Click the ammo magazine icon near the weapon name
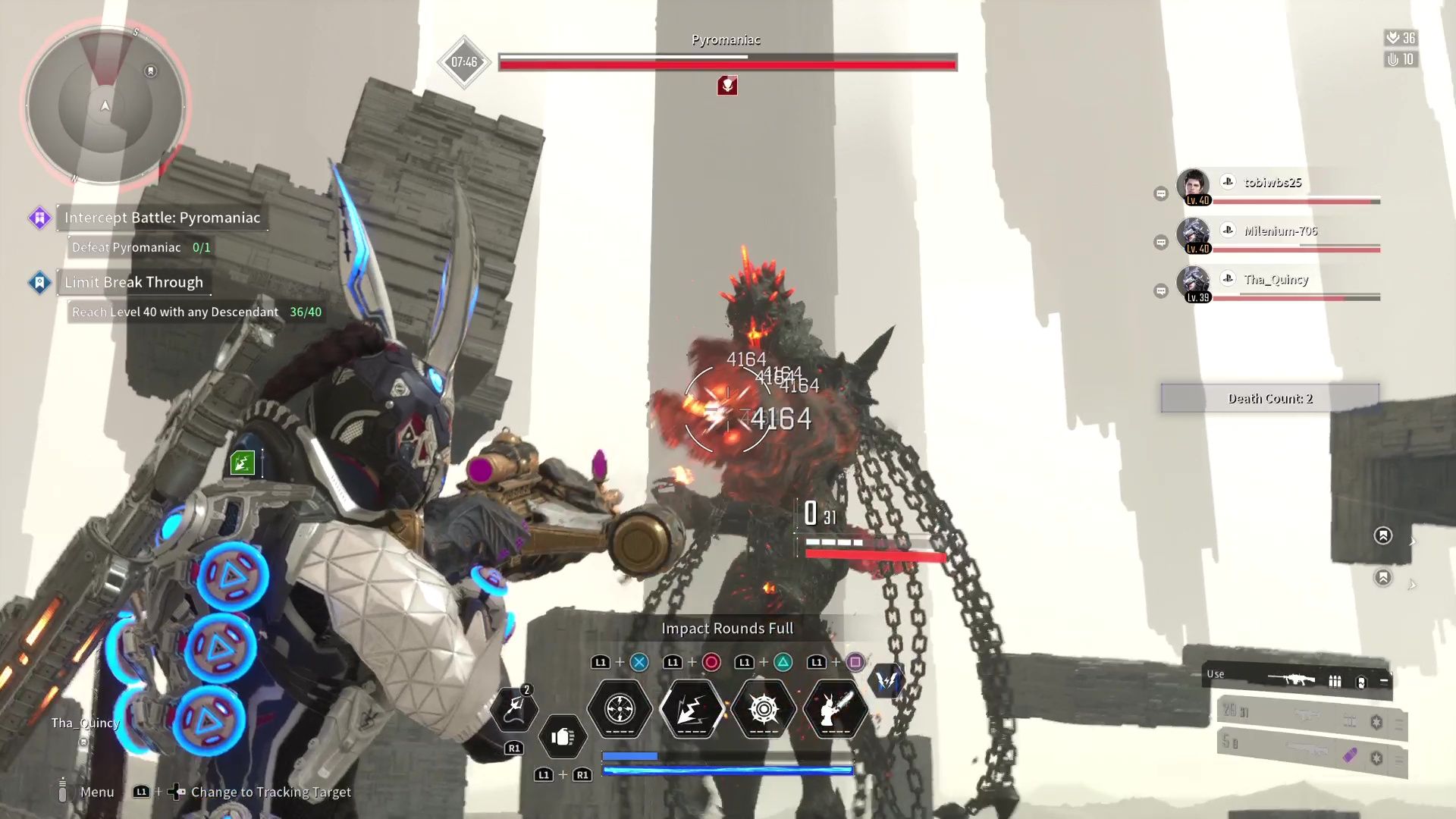1456x819 pixels. 1335,679
